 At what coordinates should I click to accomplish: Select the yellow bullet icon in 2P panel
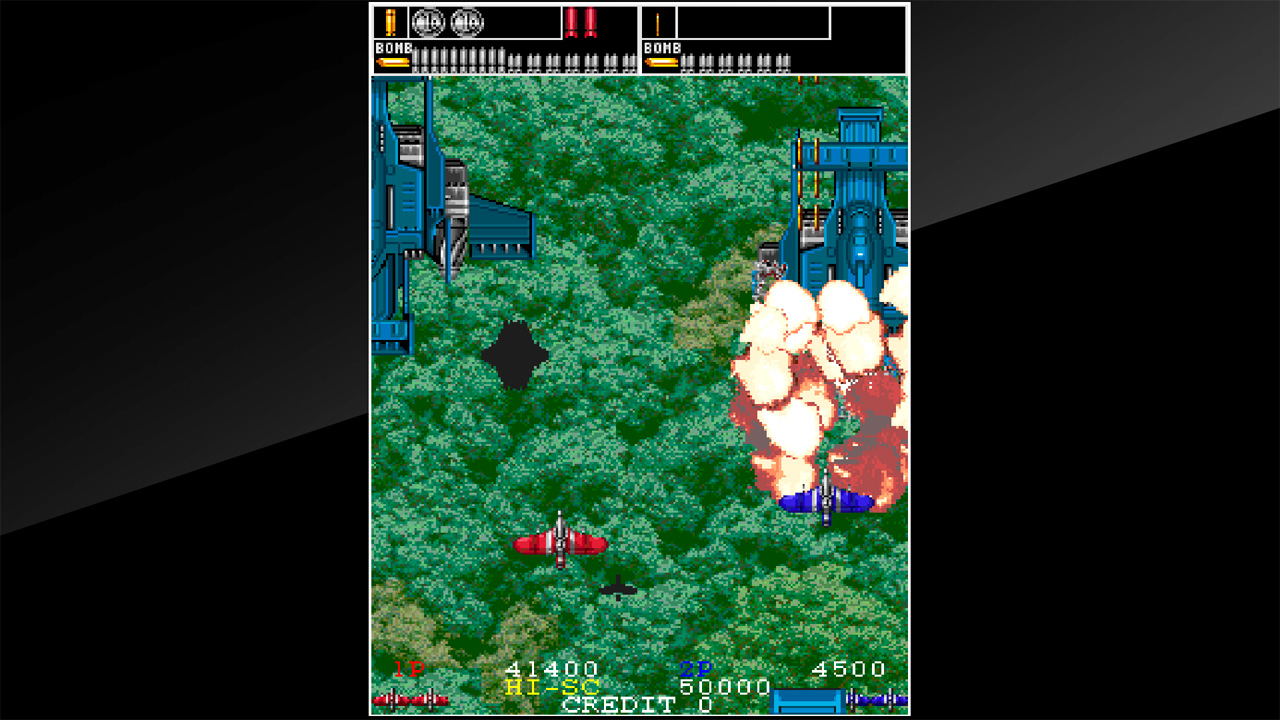click(x=659, y=22)
